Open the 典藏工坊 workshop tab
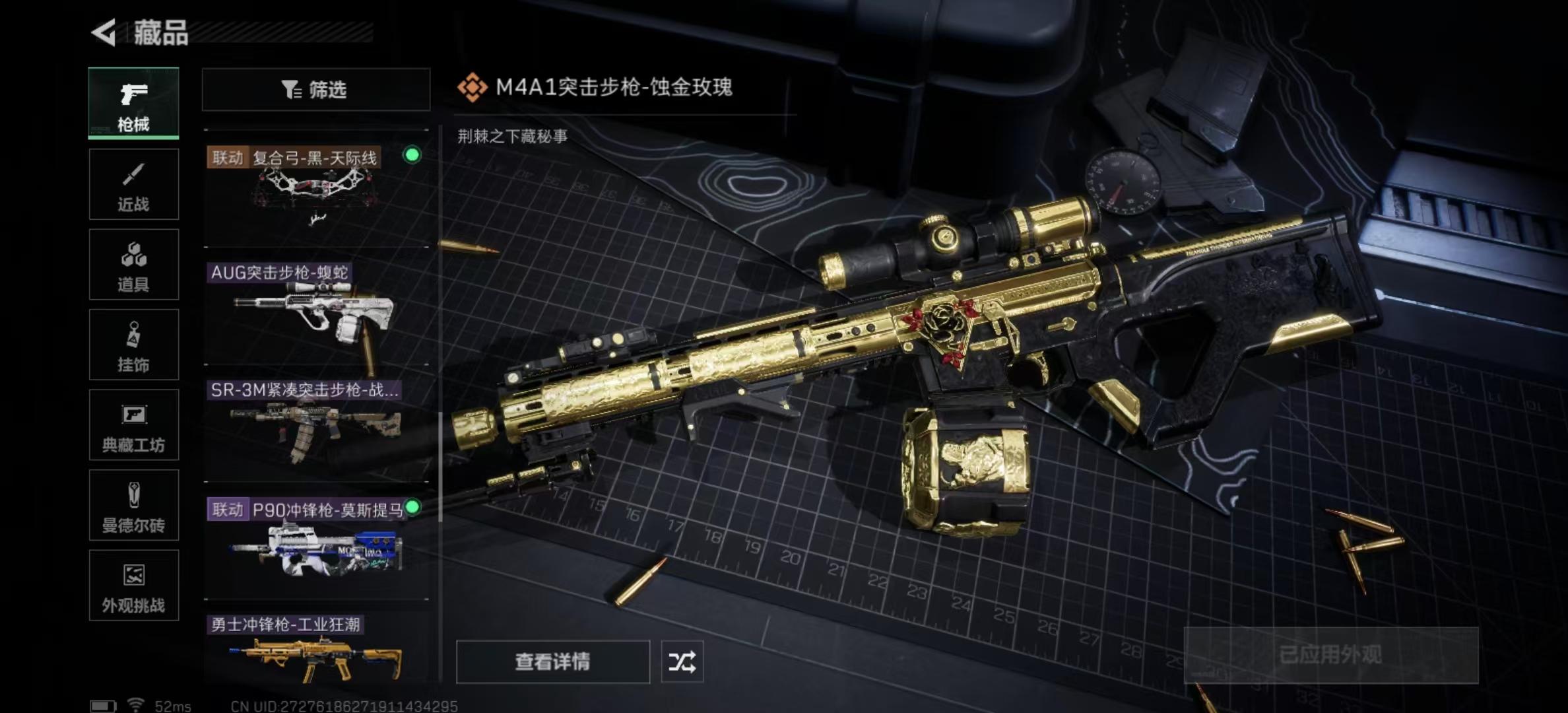 133,425
